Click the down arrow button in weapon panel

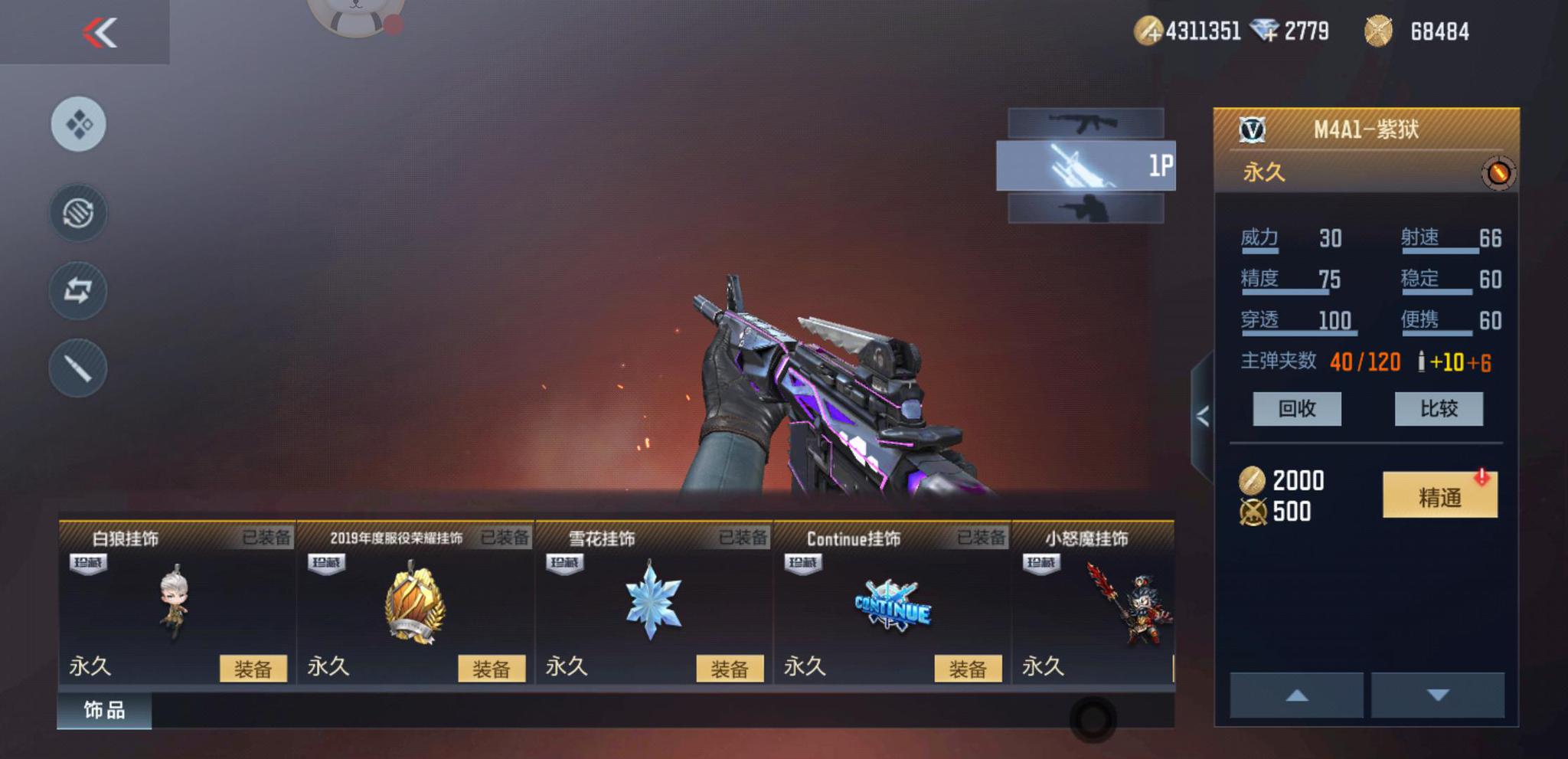click(x=1437, y=695)
